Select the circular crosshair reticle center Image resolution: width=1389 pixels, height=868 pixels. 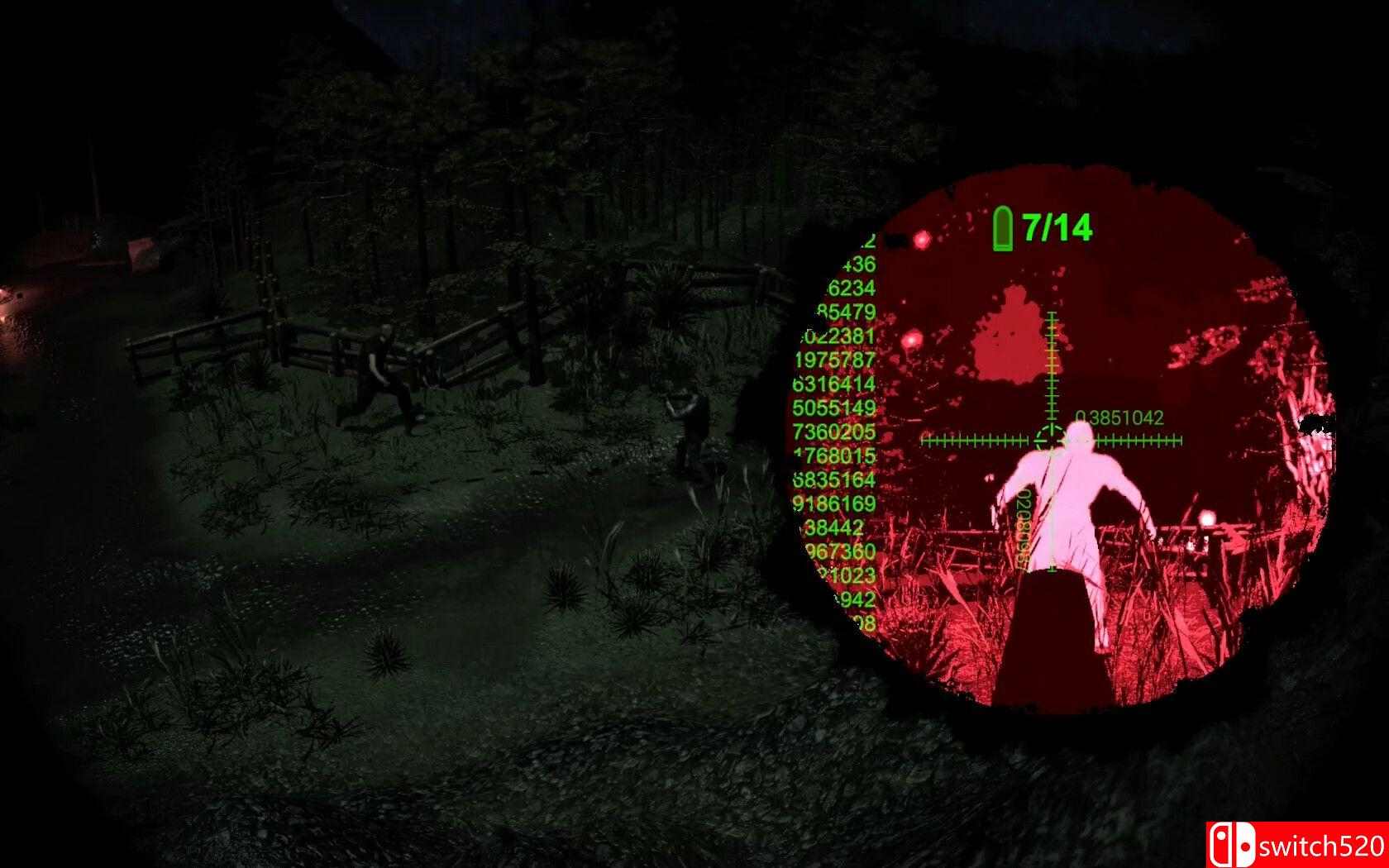point(1048,436)
